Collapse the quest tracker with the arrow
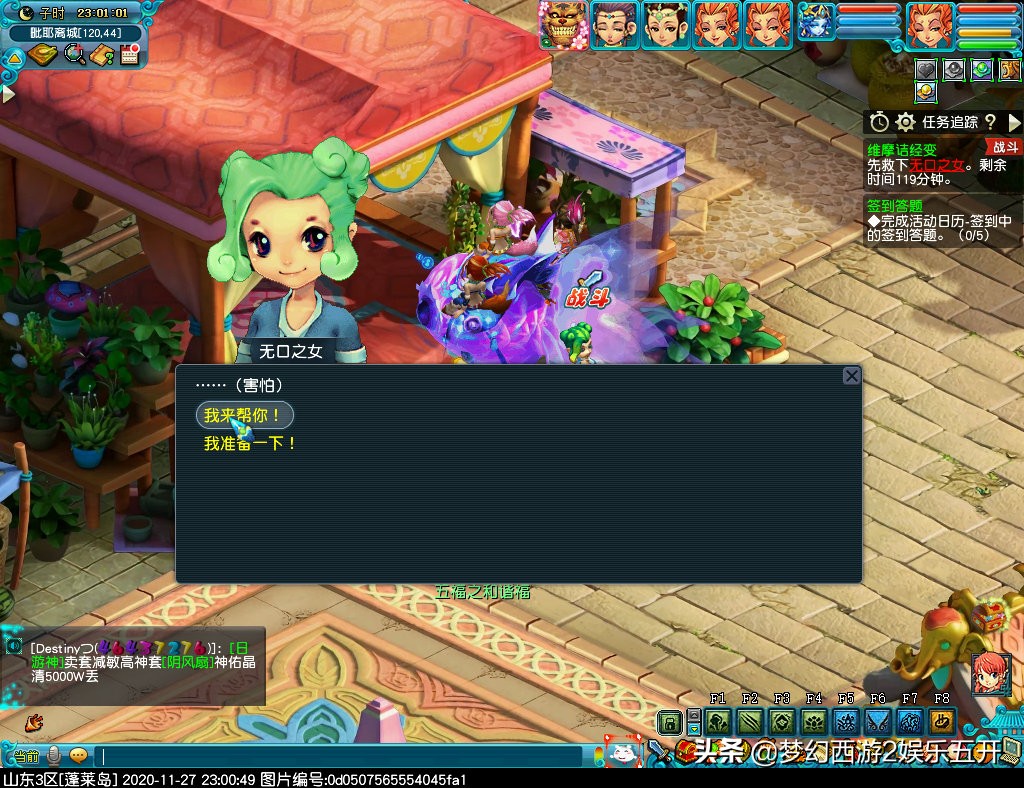This screenshot has height=788, width=1024. pos(1014,122)
